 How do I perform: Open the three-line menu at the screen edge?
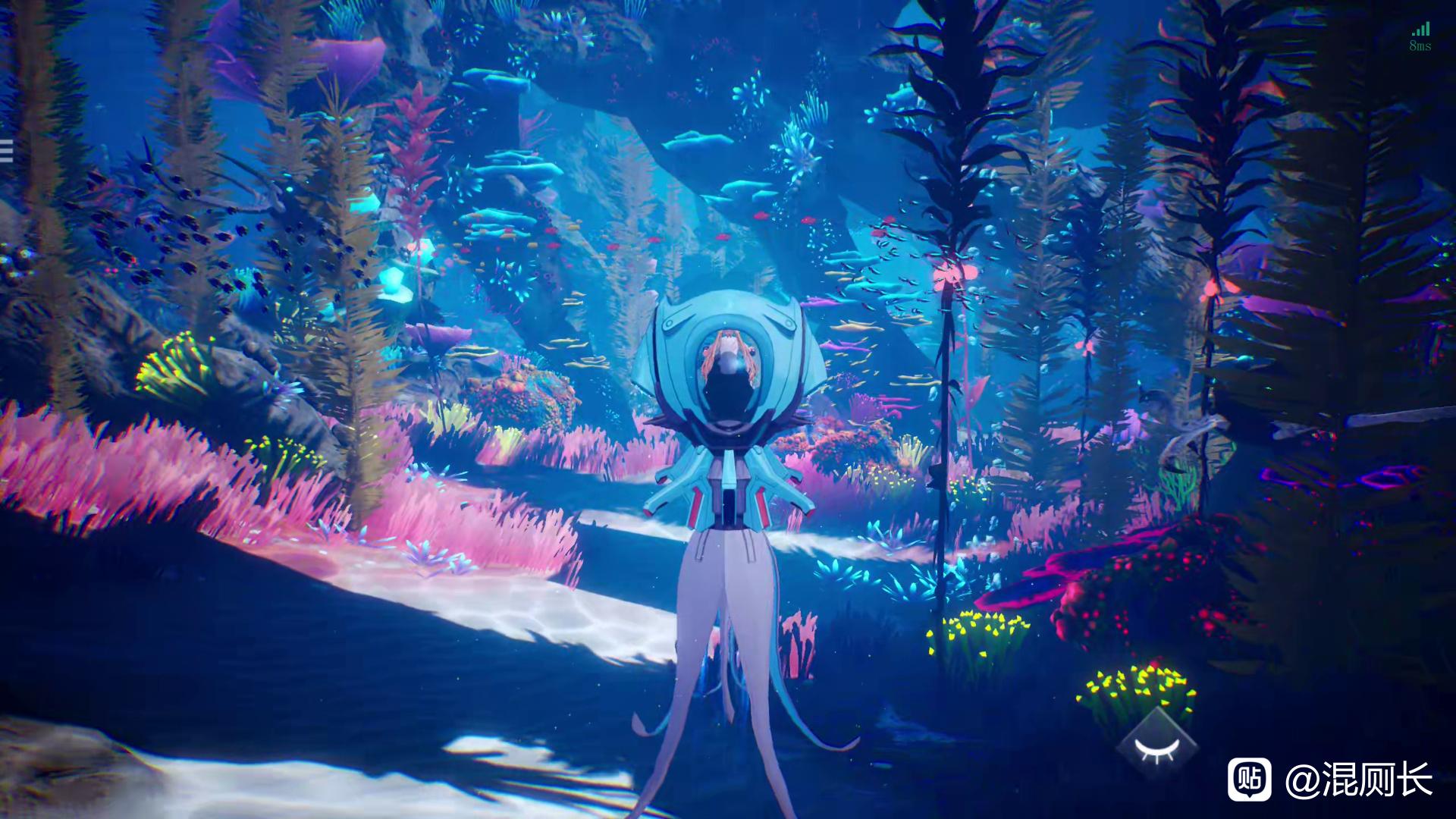point(5,152)
